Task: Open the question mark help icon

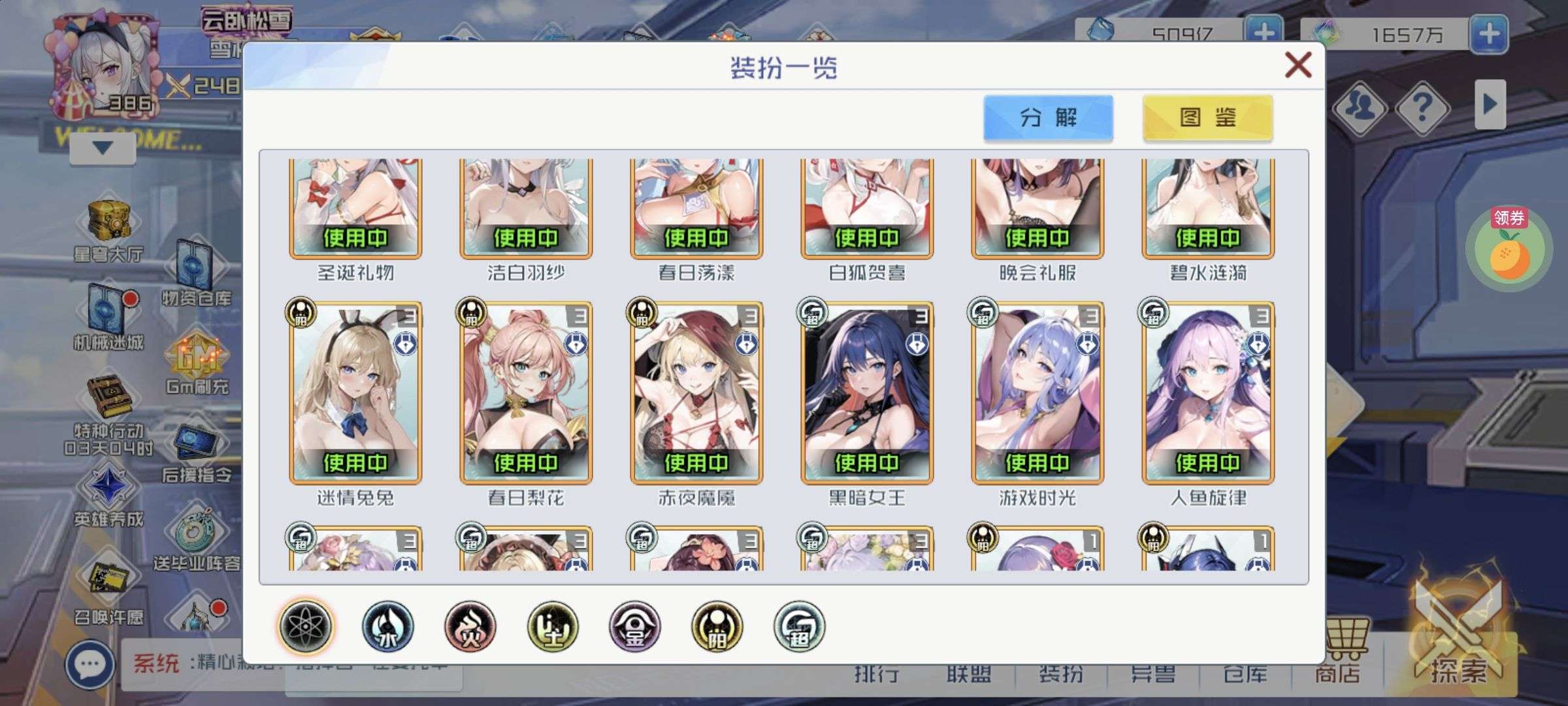Action: (x=1422, y=107)
